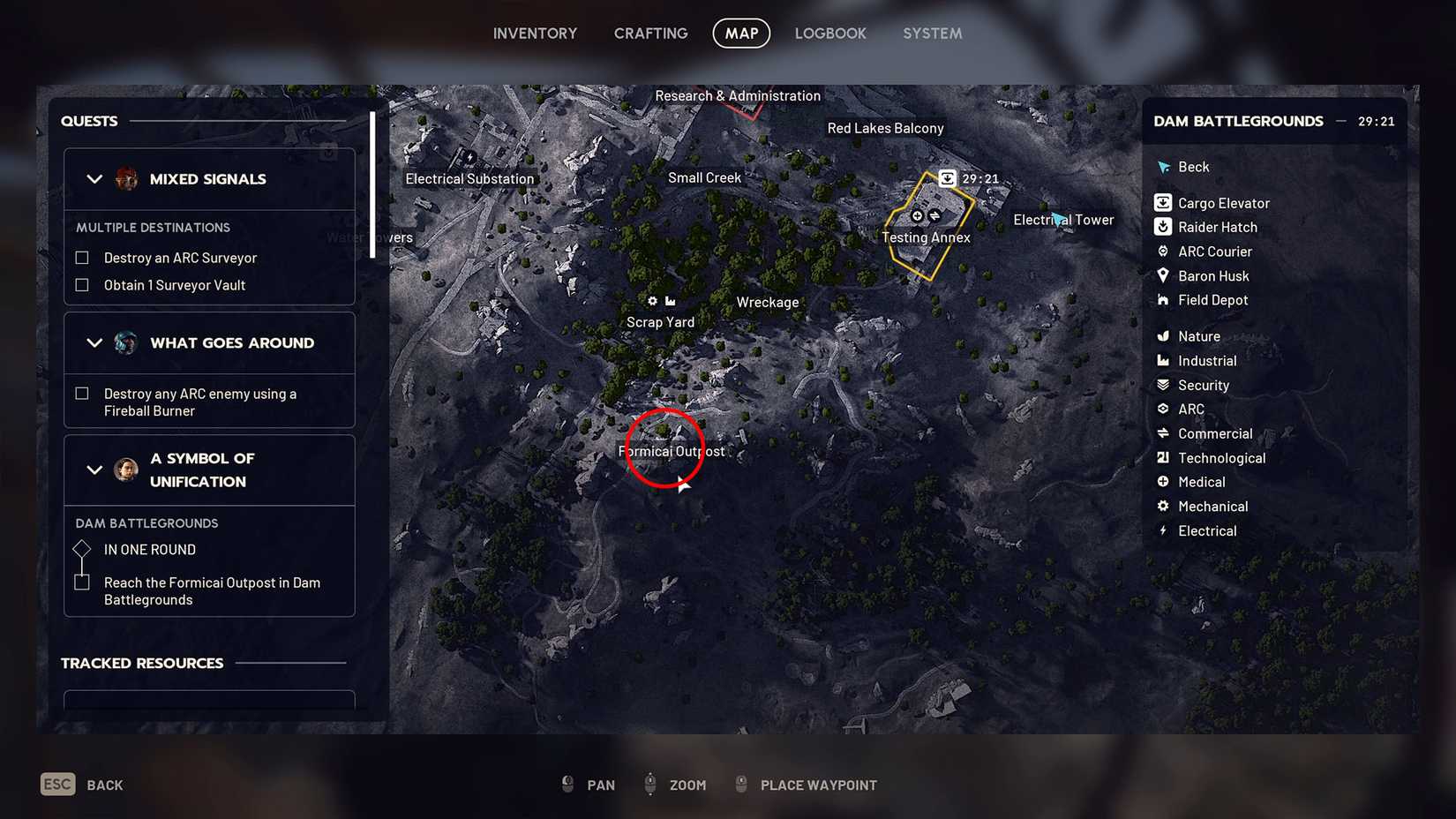Collapse the What Goes Around quest
Screen dimensions: 1456x819
(x=94, y=342)
